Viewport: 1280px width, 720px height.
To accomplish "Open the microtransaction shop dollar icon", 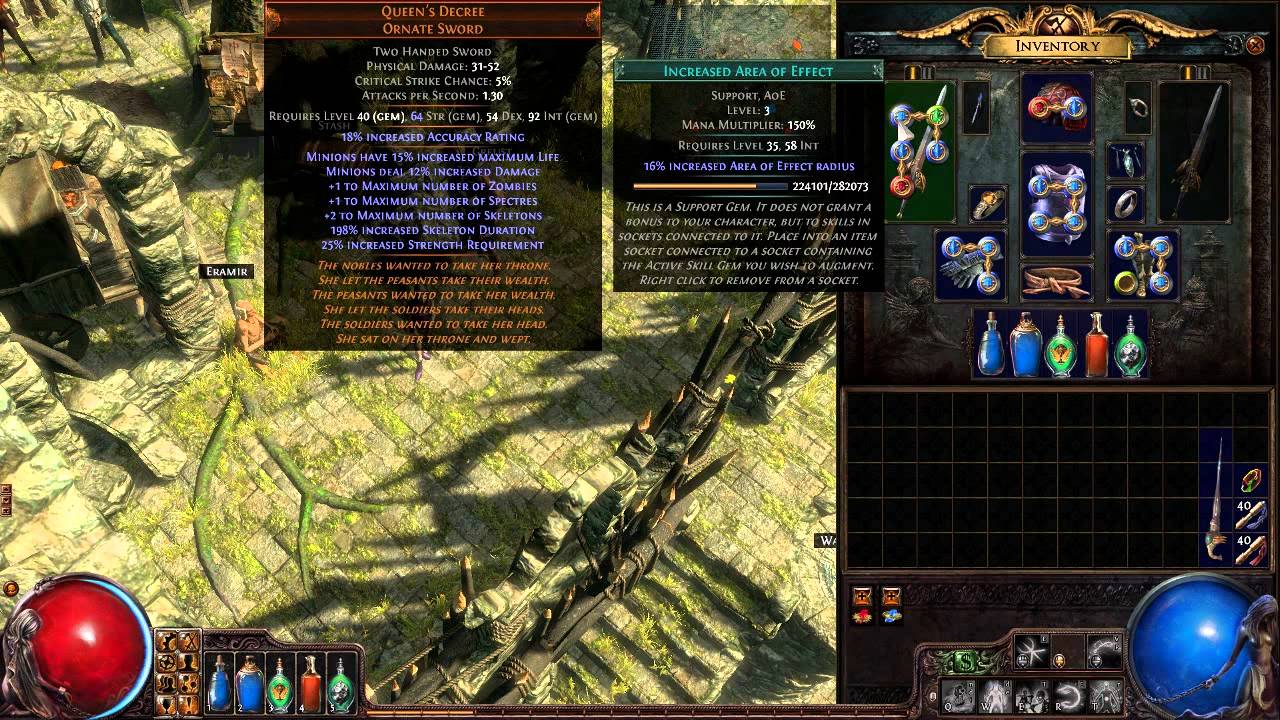I will click(965, 662).
